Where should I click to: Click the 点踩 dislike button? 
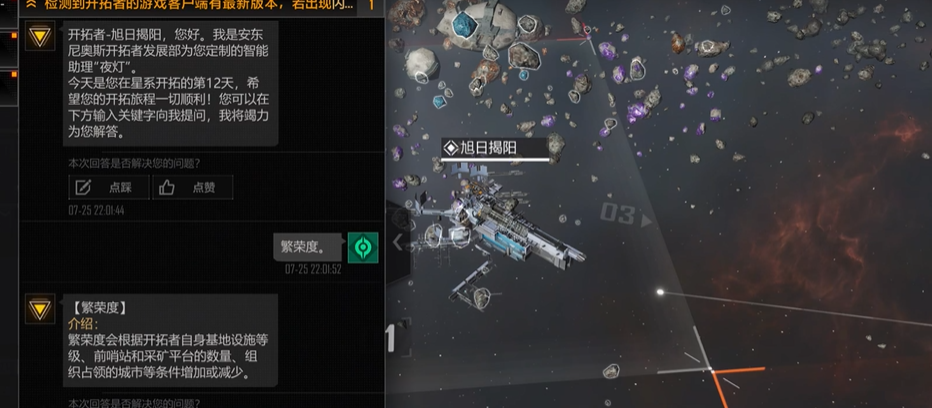click(x=110, y=187)
